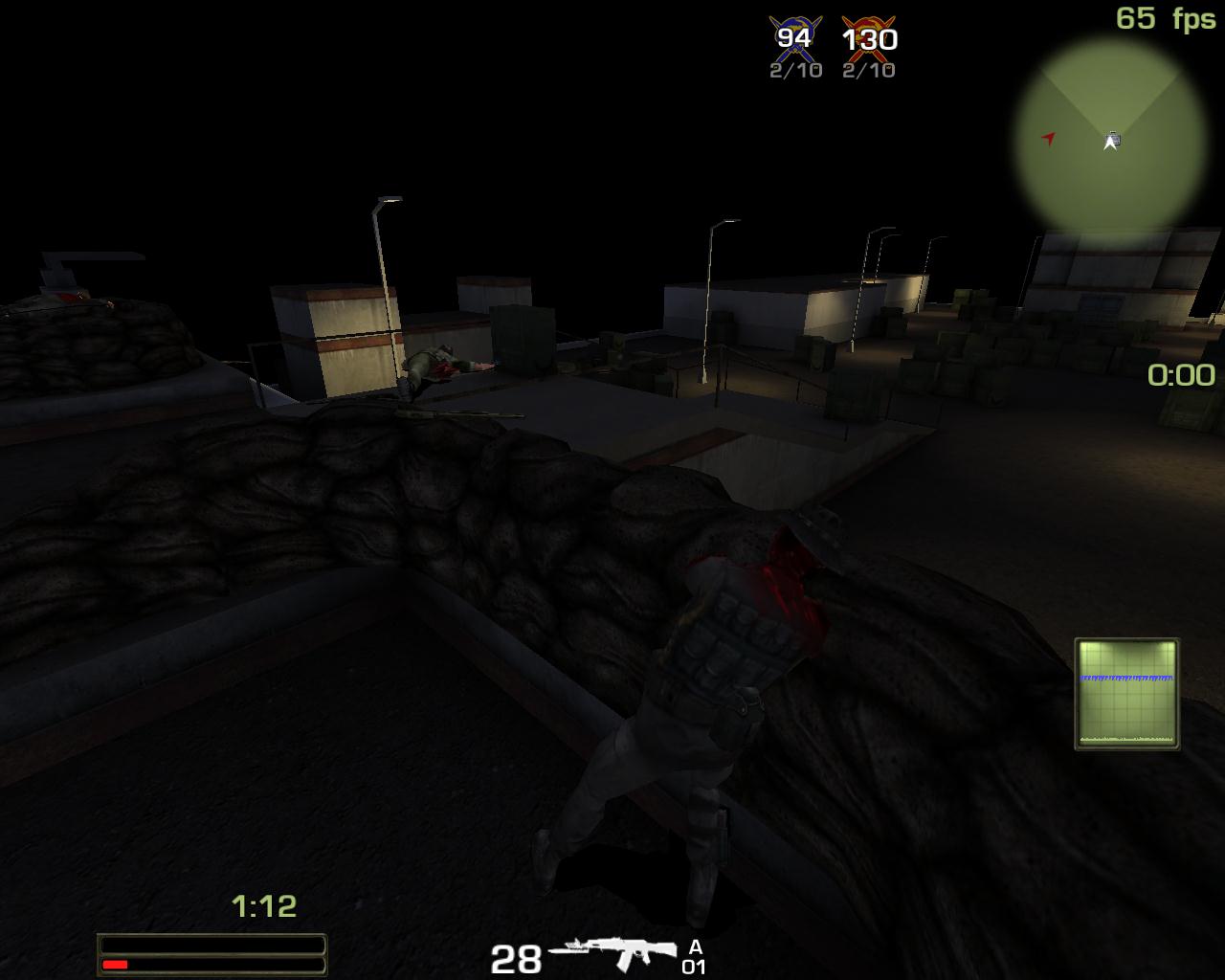The image size is (1225, 980).
Task: Open the green grid graph panel
Action: [1126, 693]
